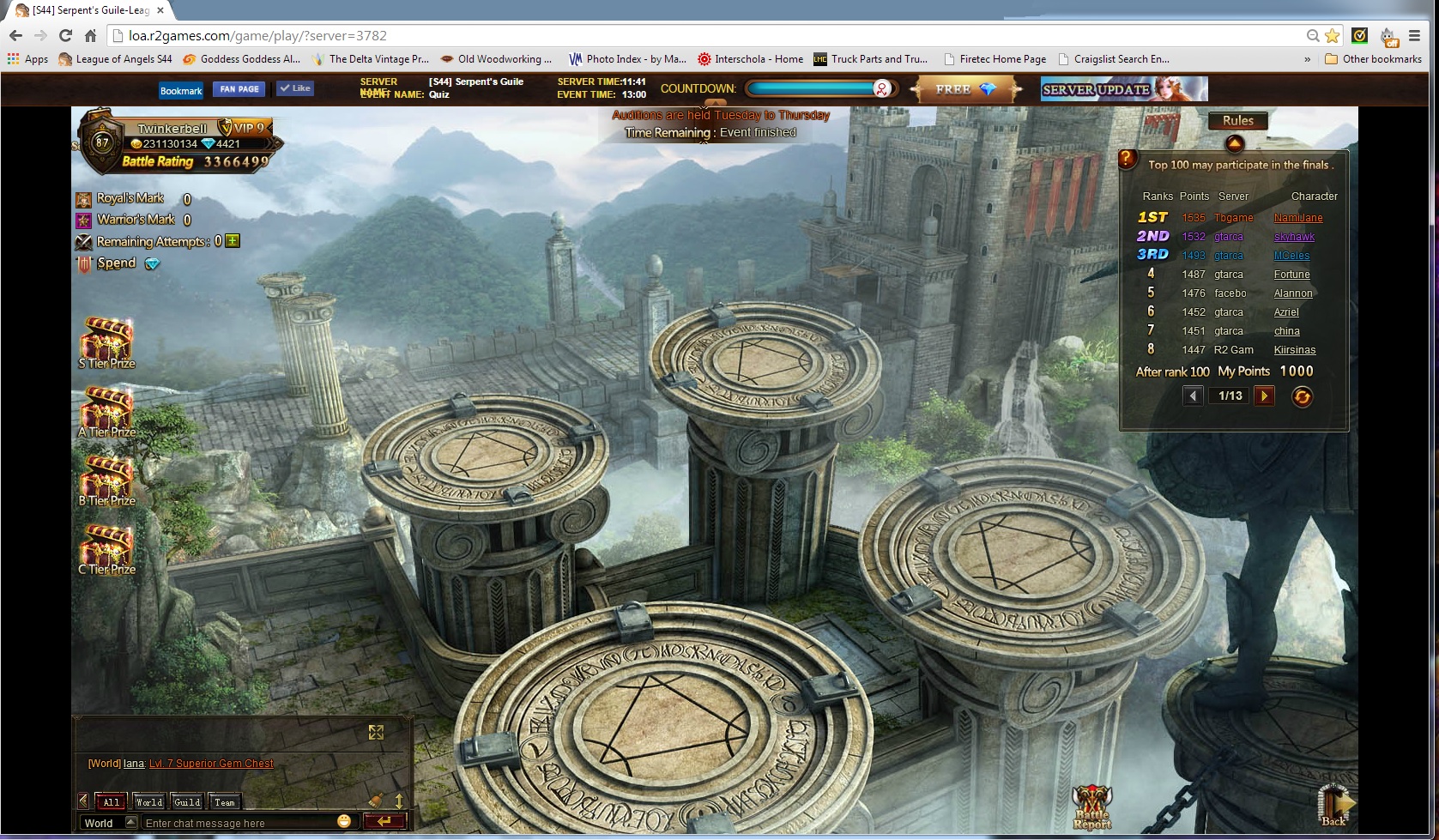Leave via the Back button
This screenshot has height=840, width=1439.
[1334, 805]
